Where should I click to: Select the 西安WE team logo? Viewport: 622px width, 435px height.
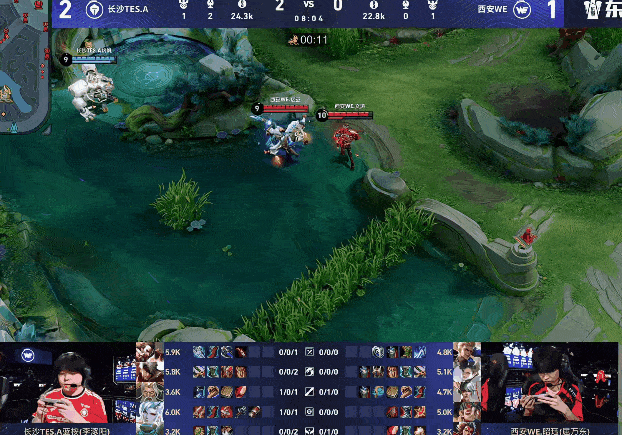coord(522,14)
